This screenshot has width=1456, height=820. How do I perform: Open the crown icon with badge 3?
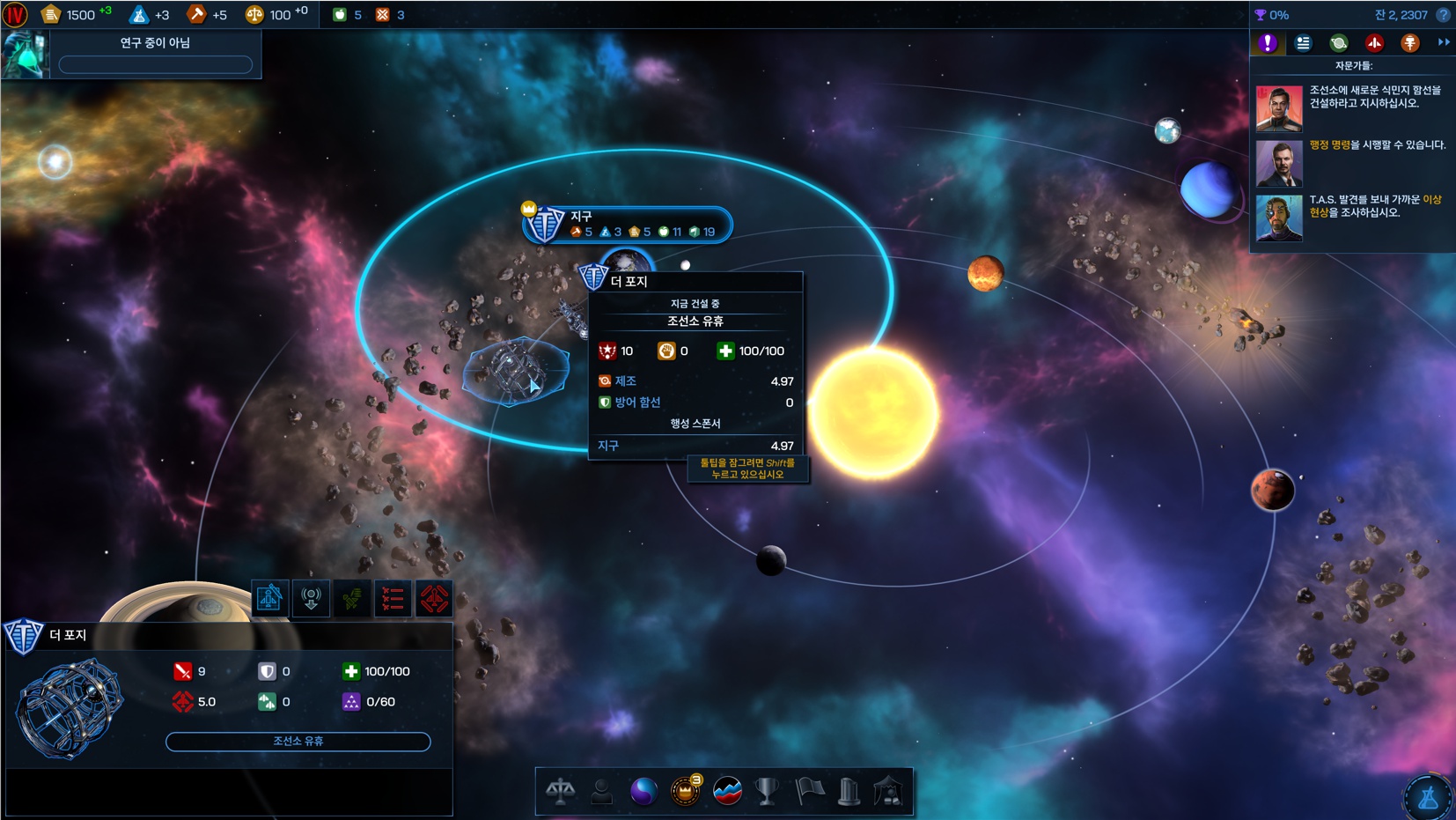[x=685, y=791]
